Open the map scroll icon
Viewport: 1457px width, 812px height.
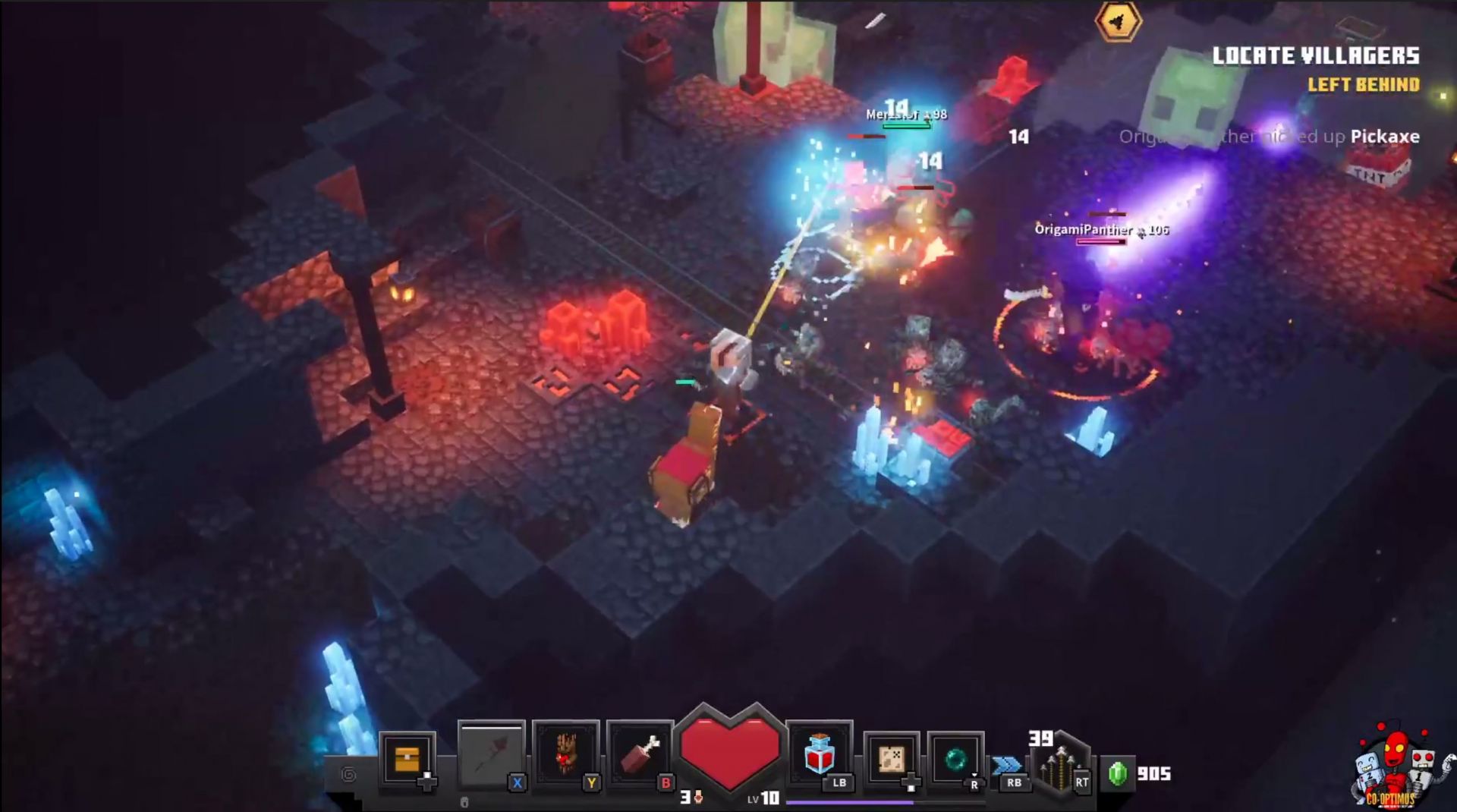(x=891, y=758)
